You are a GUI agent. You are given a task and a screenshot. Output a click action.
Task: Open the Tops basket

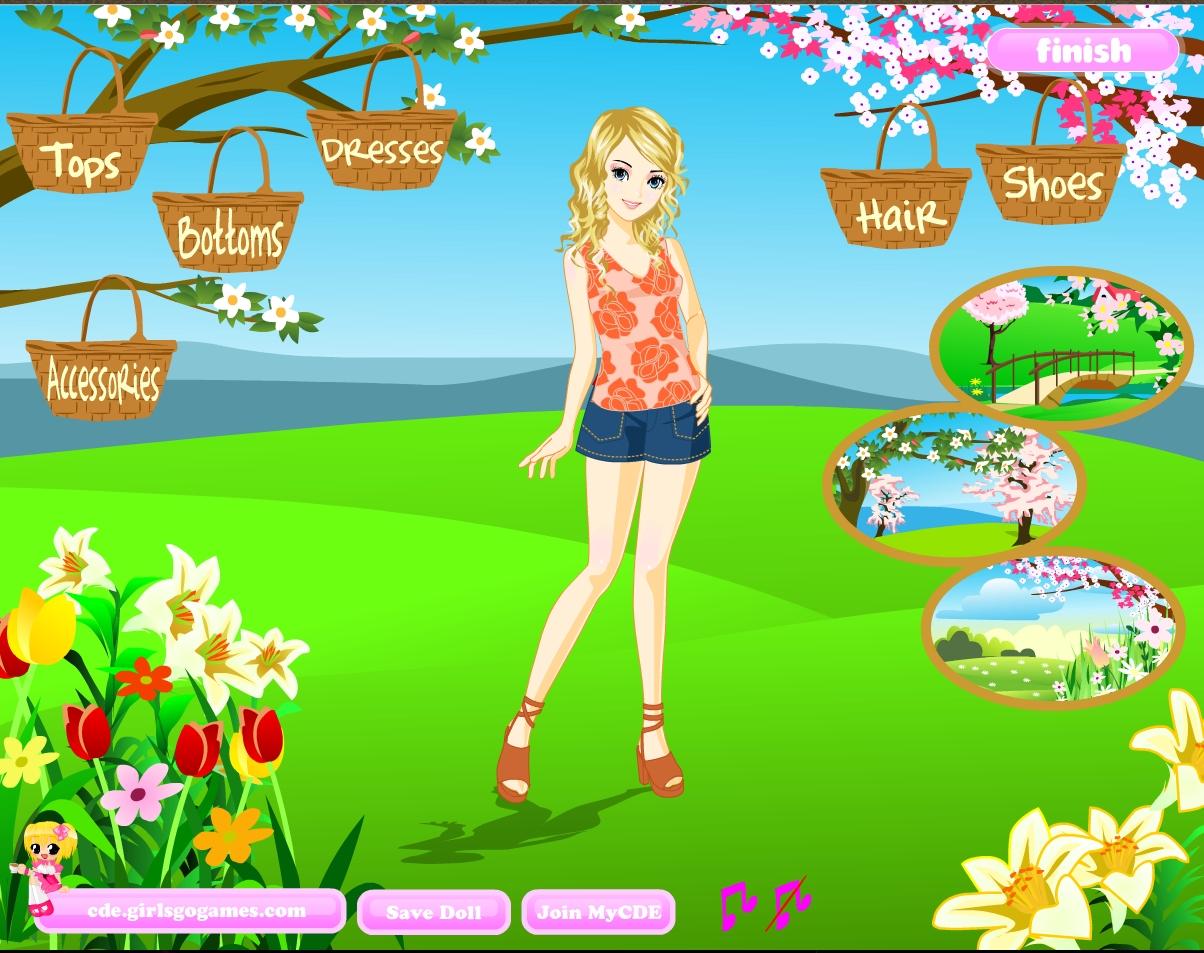(x=82, y=156)
